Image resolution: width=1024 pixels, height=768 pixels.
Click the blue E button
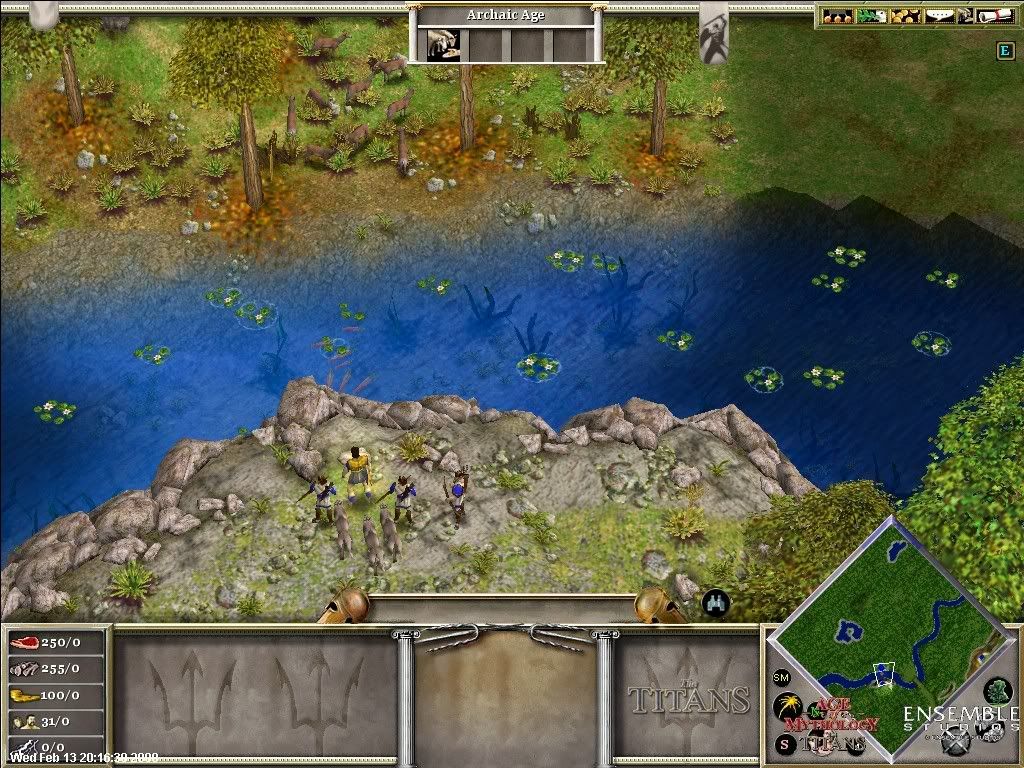(1005, 51)
